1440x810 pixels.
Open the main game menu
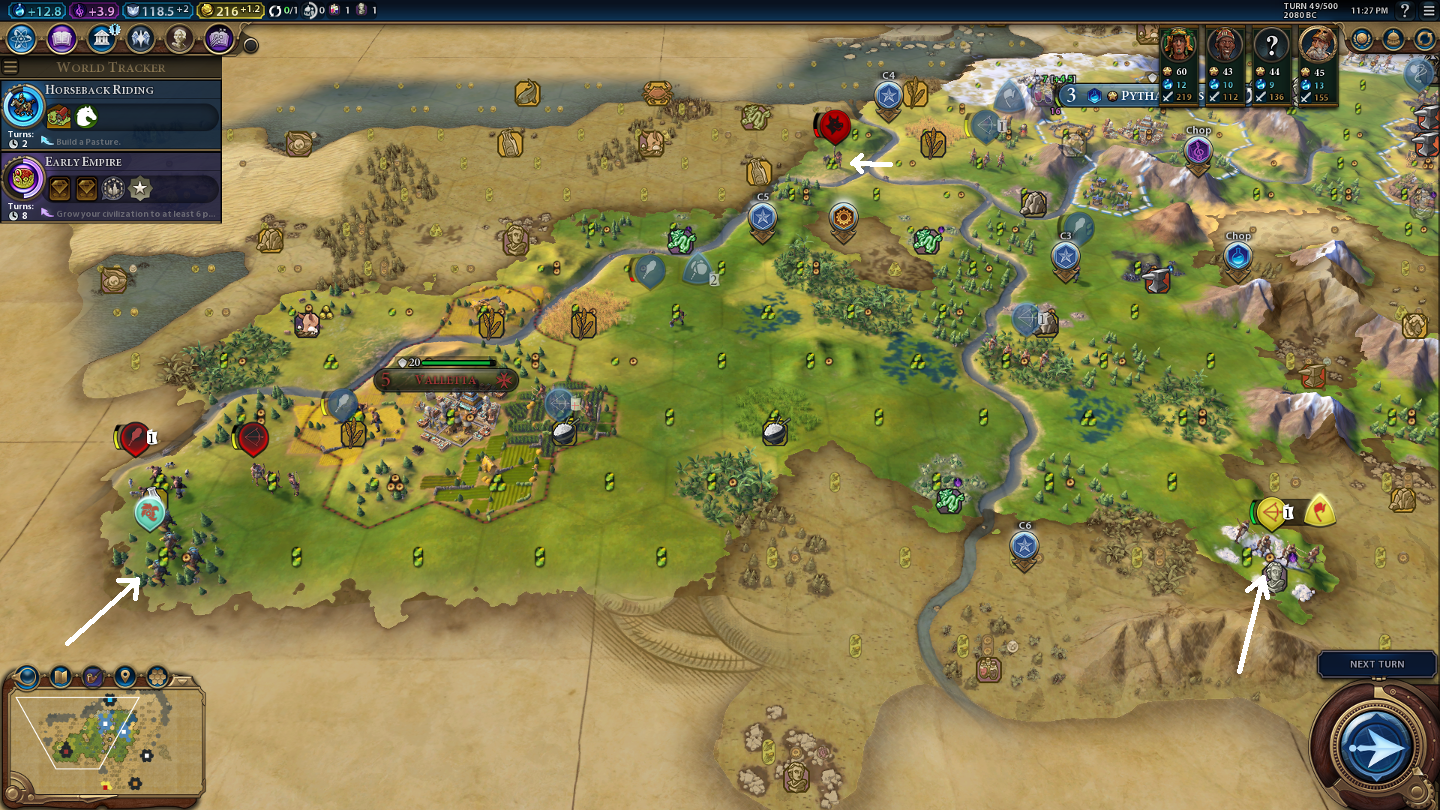click(1428, 10)
